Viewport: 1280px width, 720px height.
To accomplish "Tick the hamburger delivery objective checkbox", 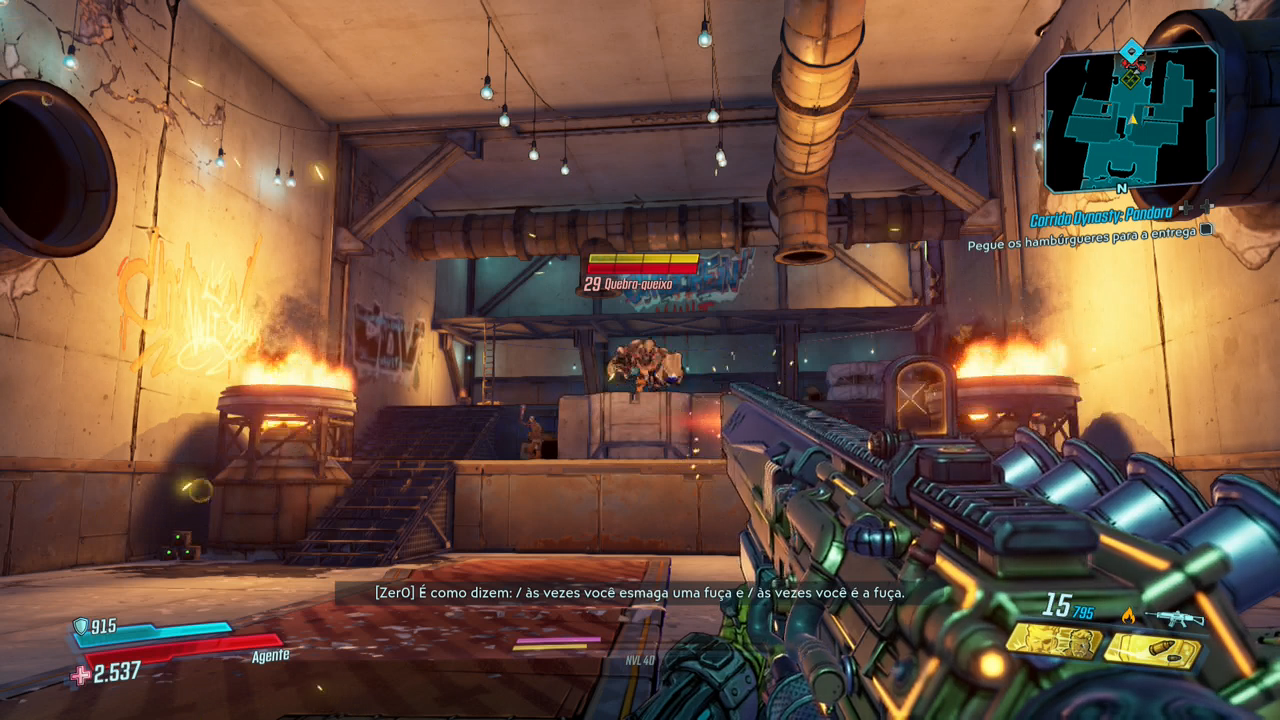I will pyautogui.click(x=1207, y=230).
